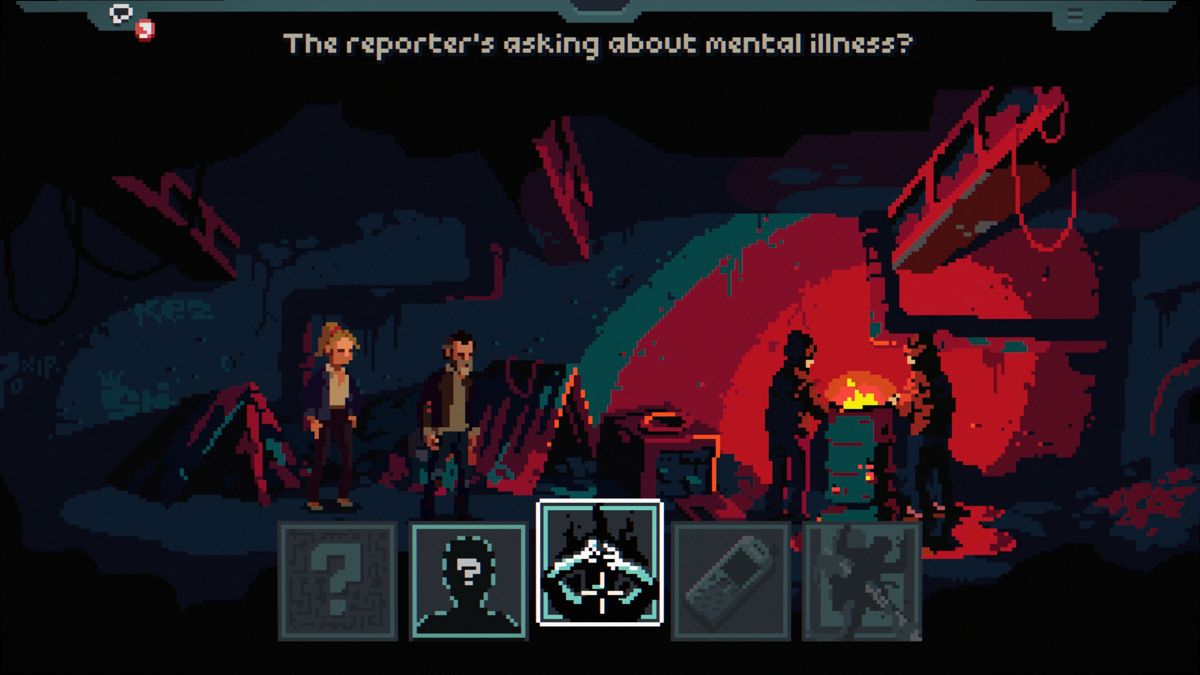Open the hamburger menu in top bar
This screenshot has height=675, width=1200.
pyautogui.click(x=1075, y=14)
